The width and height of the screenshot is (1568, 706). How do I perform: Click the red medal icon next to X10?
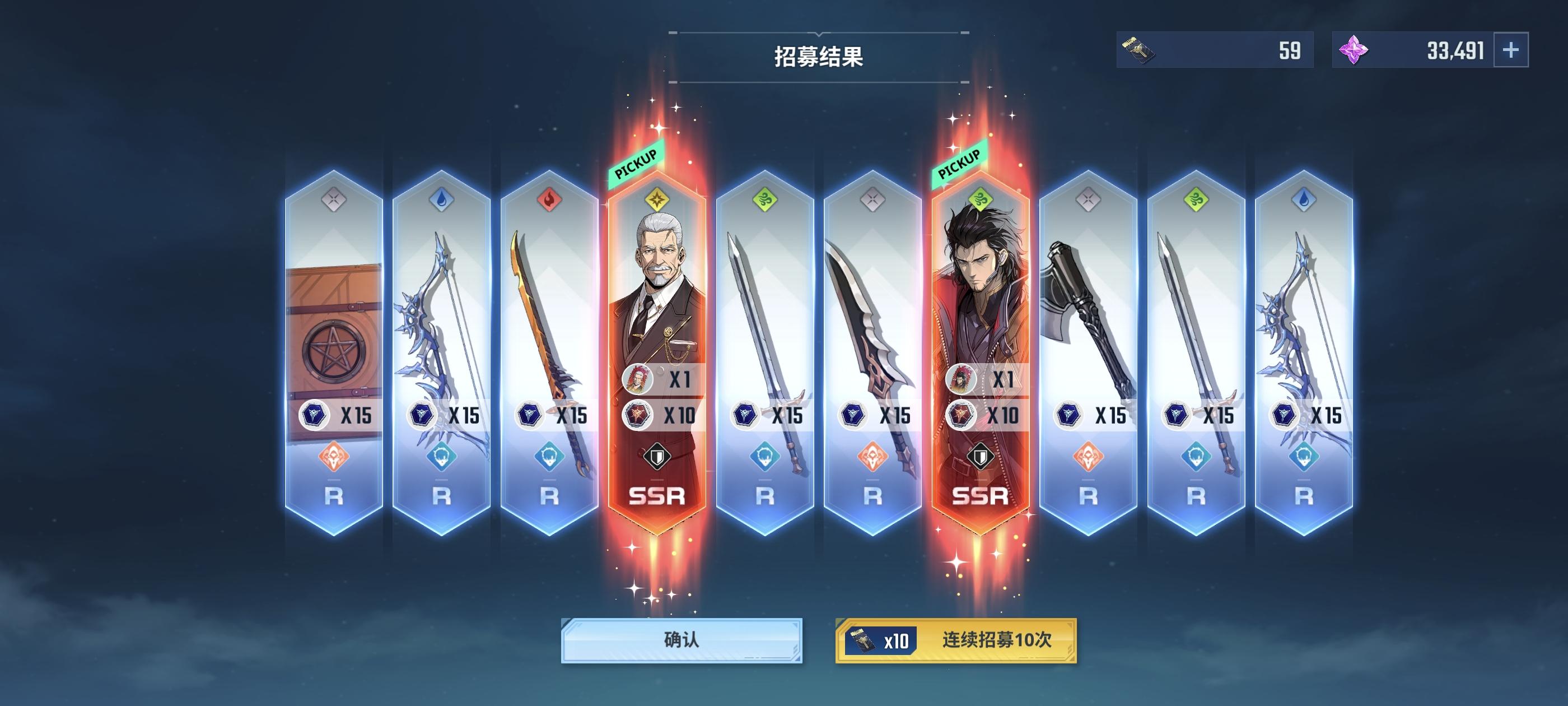click(638, 415)
